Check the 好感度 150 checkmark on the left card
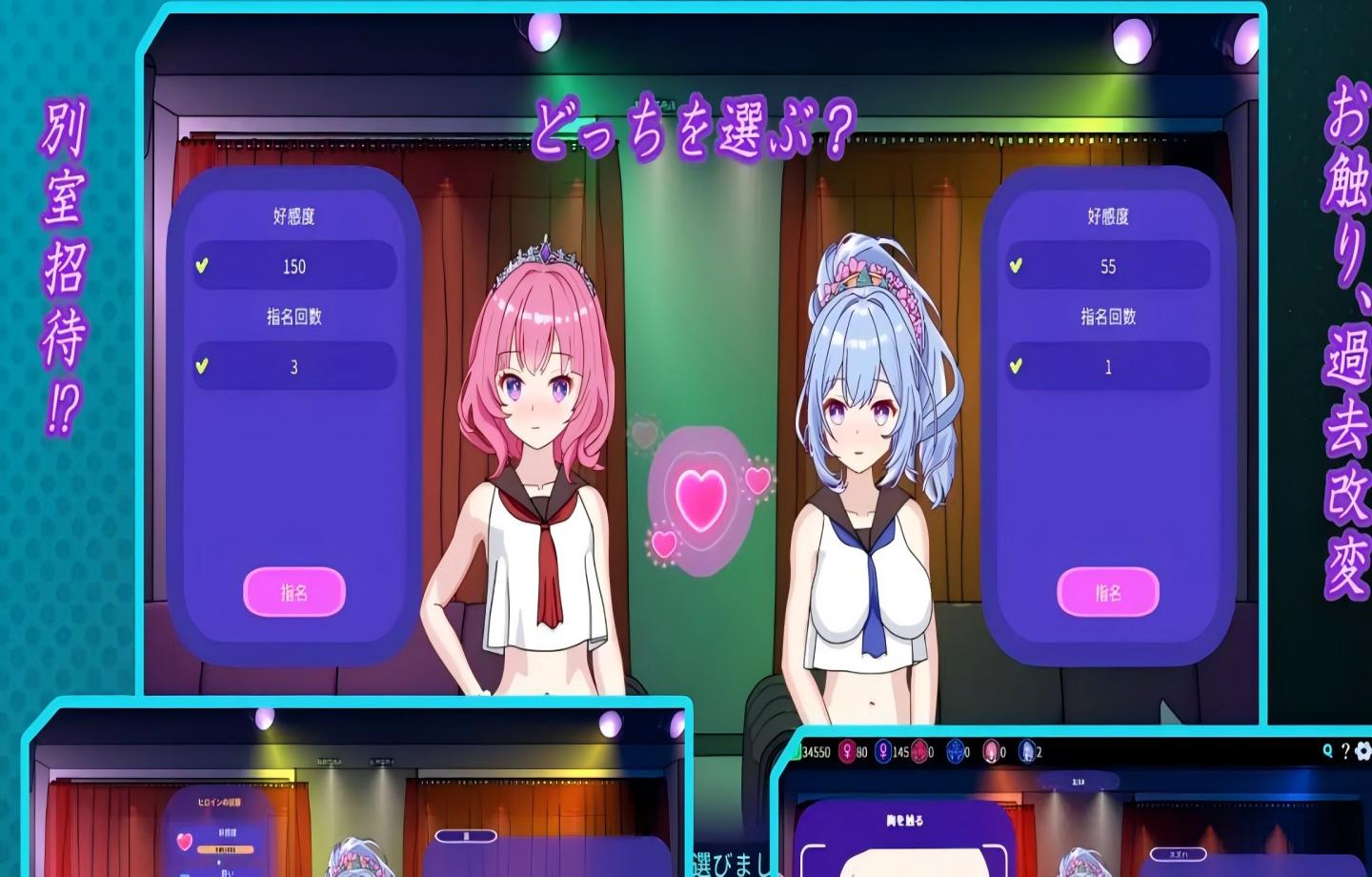1372x877 pixels. pyautogui.click(x=201, y=267)
